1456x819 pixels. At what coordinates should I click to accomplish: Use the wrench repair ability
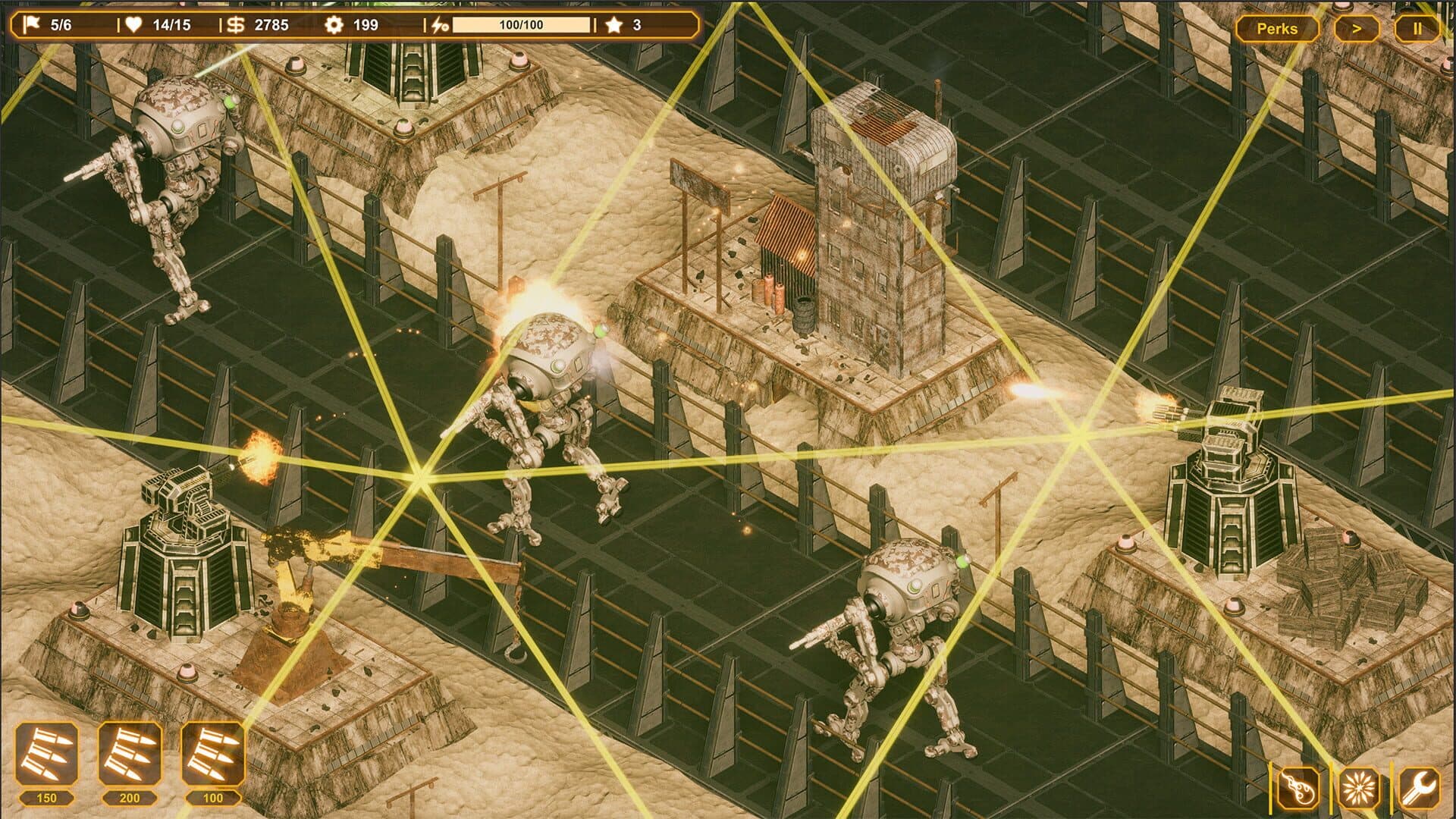point(1418,788)
